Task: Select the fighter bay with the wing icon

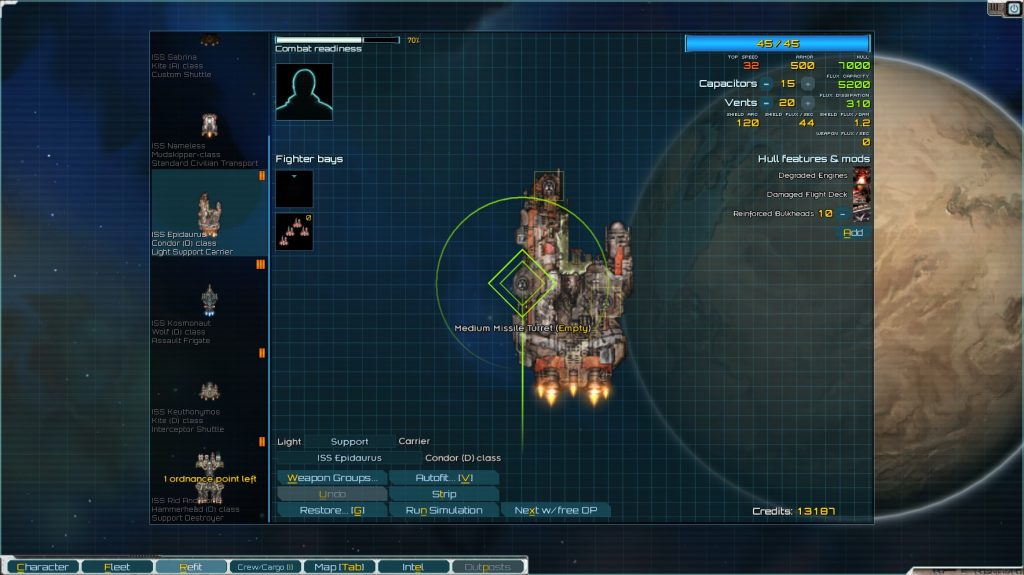Action: 294,231
